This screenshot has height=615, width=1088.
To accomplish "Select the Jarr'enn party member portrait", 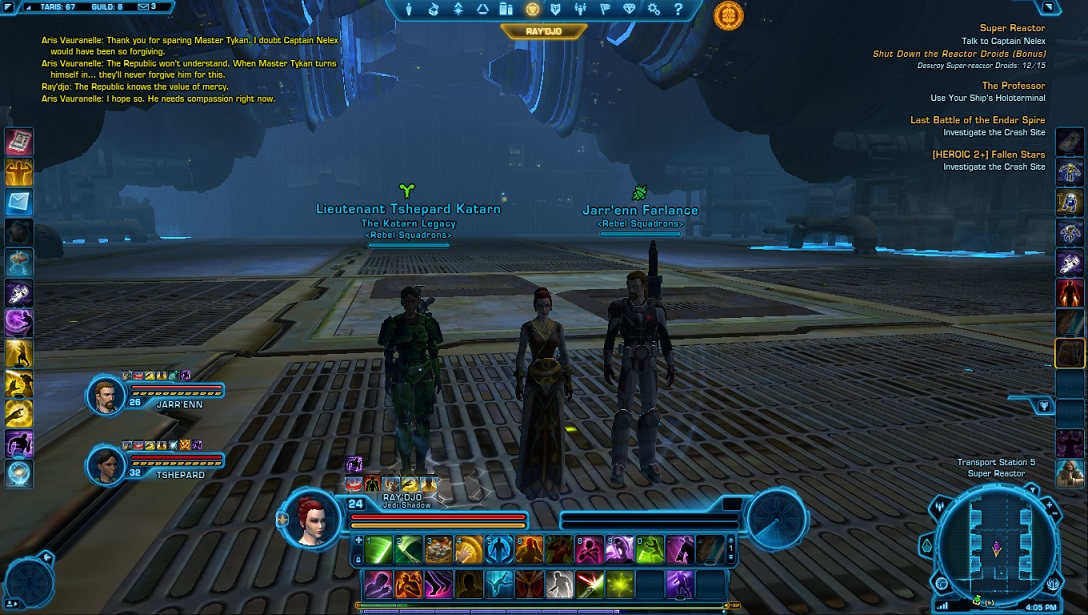I will click(105, 396).
